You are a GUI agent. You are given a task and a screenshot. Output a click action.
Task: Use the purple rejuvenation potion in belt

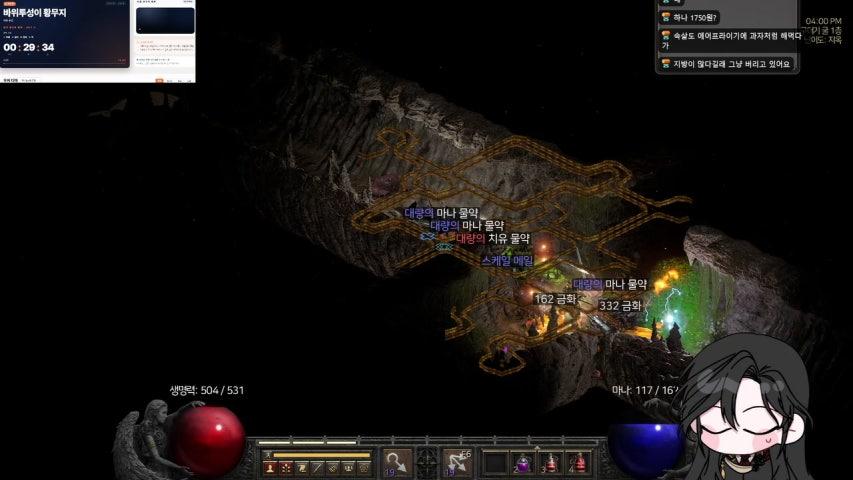tap(523, 463)
